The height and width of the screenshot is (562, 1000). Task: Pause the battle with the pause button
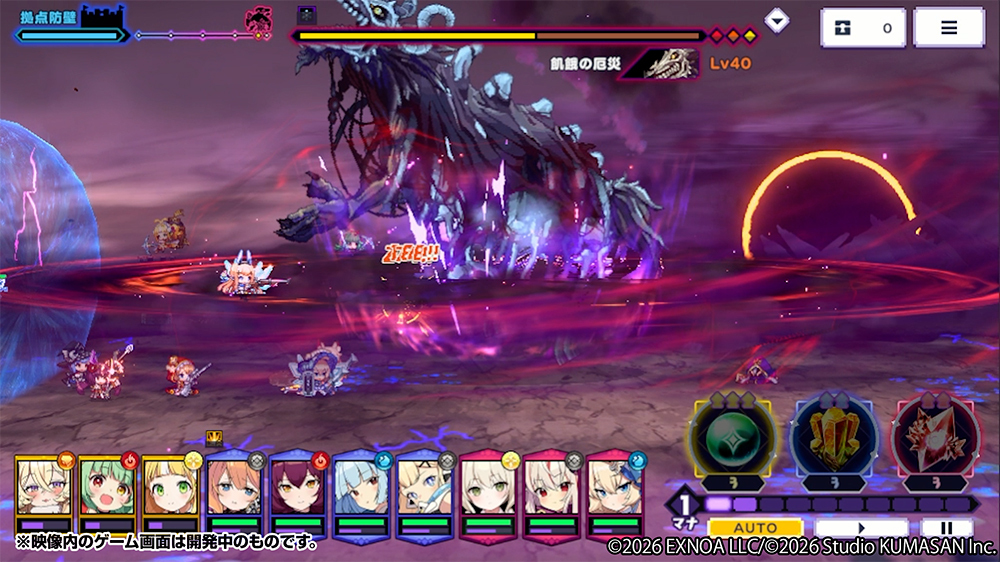point(946,527)
